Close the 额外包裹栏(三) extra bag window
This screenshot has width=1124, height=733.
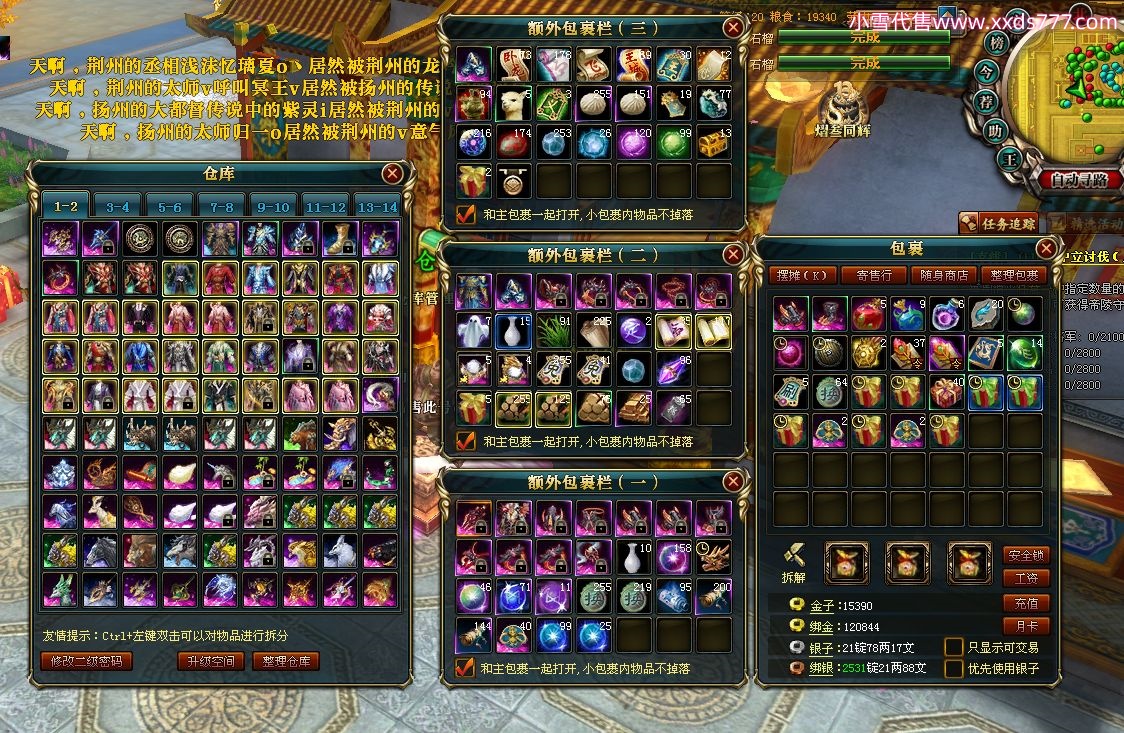click(733, 27)
